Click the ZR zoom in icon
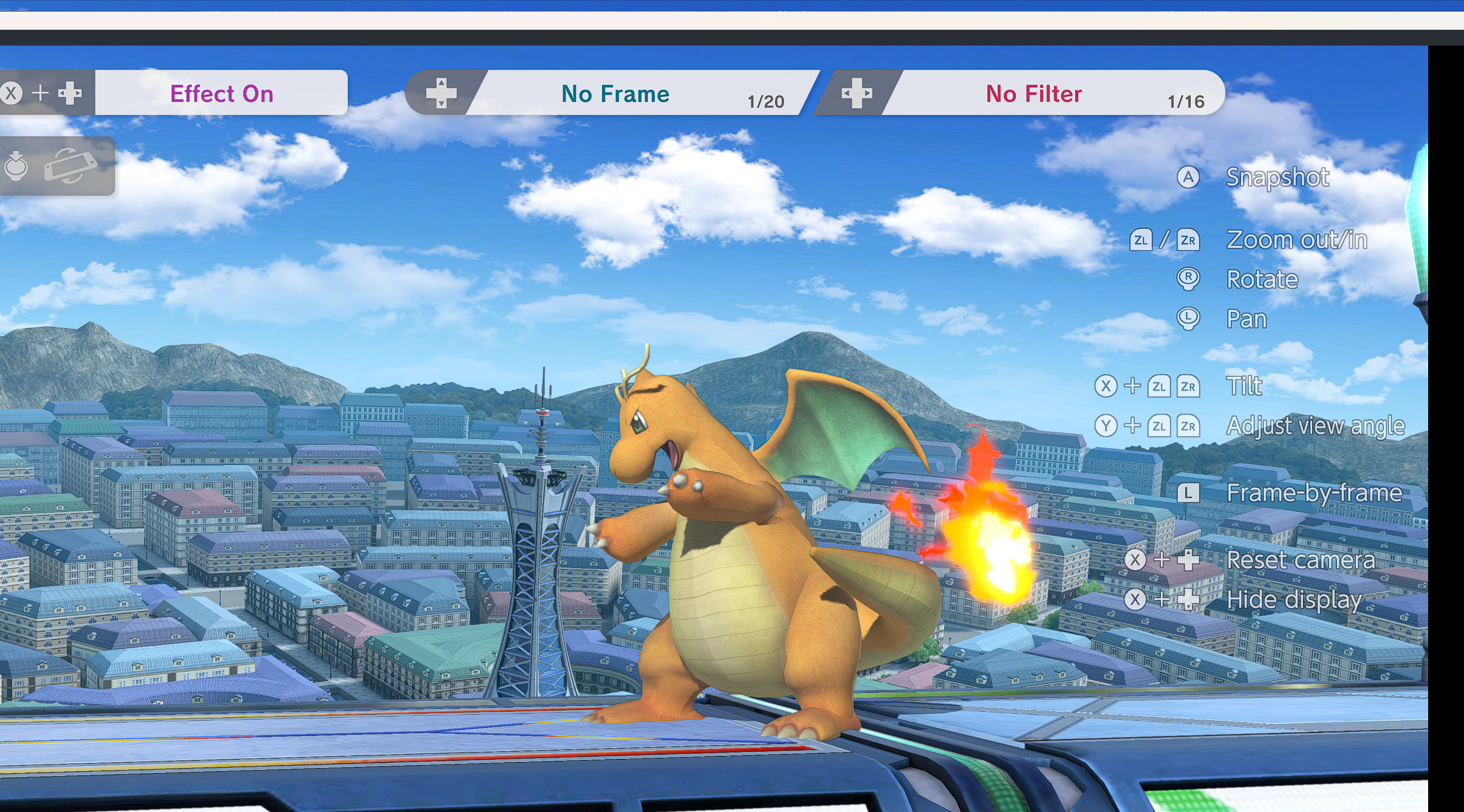This screenshot has height=812, width=1464. [1188, 240]
